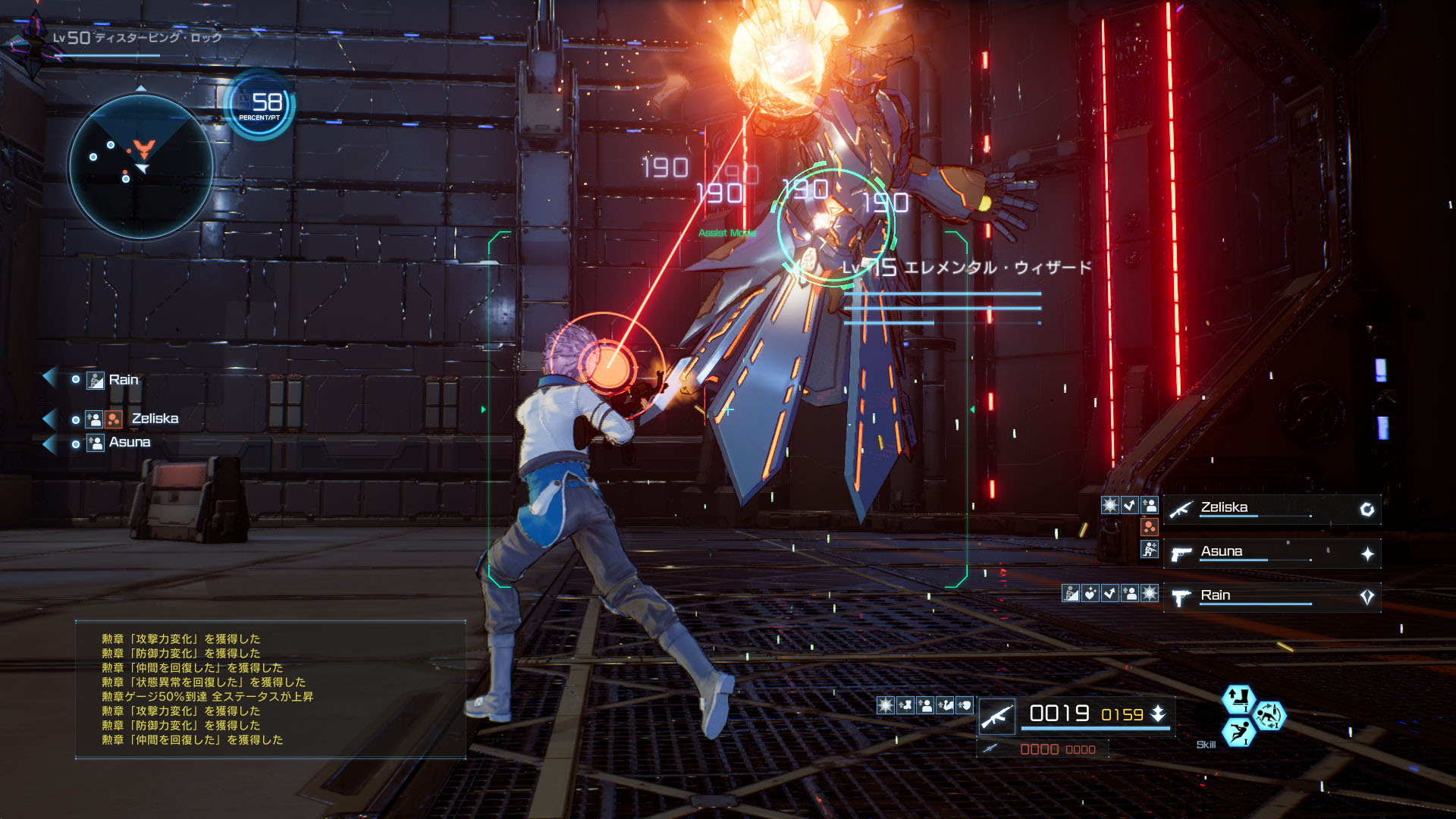Select Asuna in the left party list

click(x=130, y=443)
